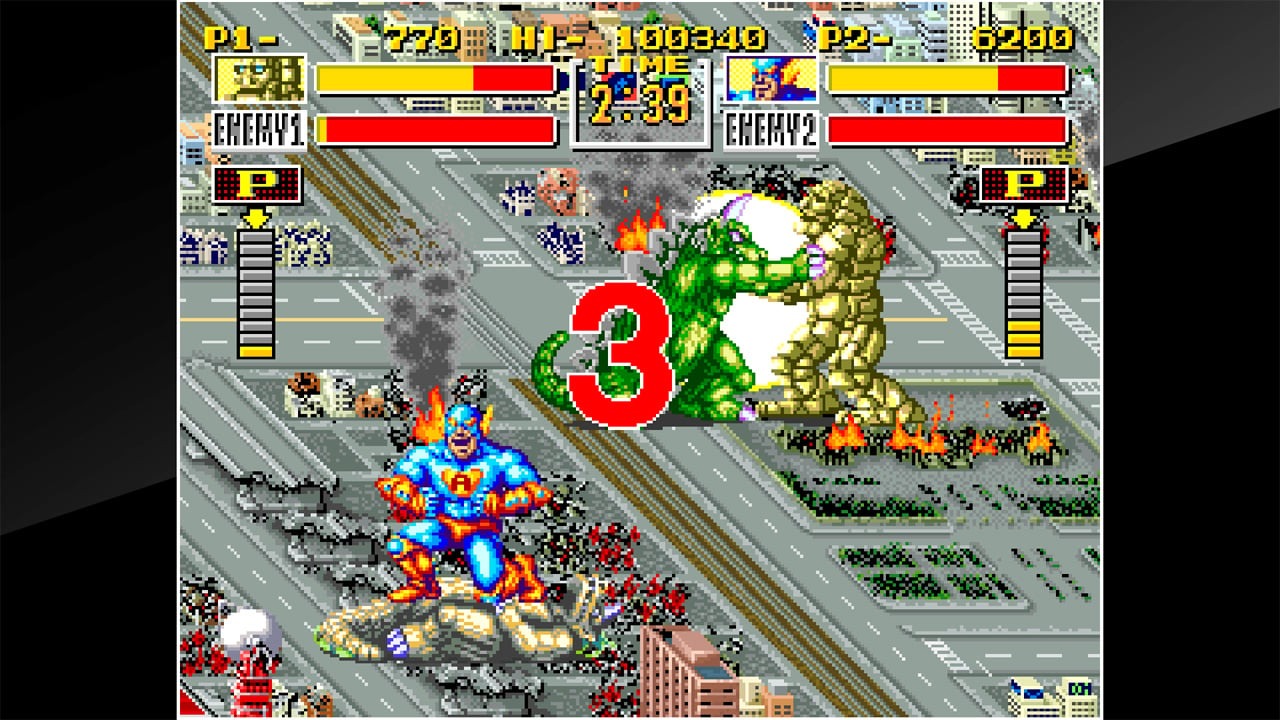
Task: Click the TIME banner above the clock
Action: click(x=640, y=65)
